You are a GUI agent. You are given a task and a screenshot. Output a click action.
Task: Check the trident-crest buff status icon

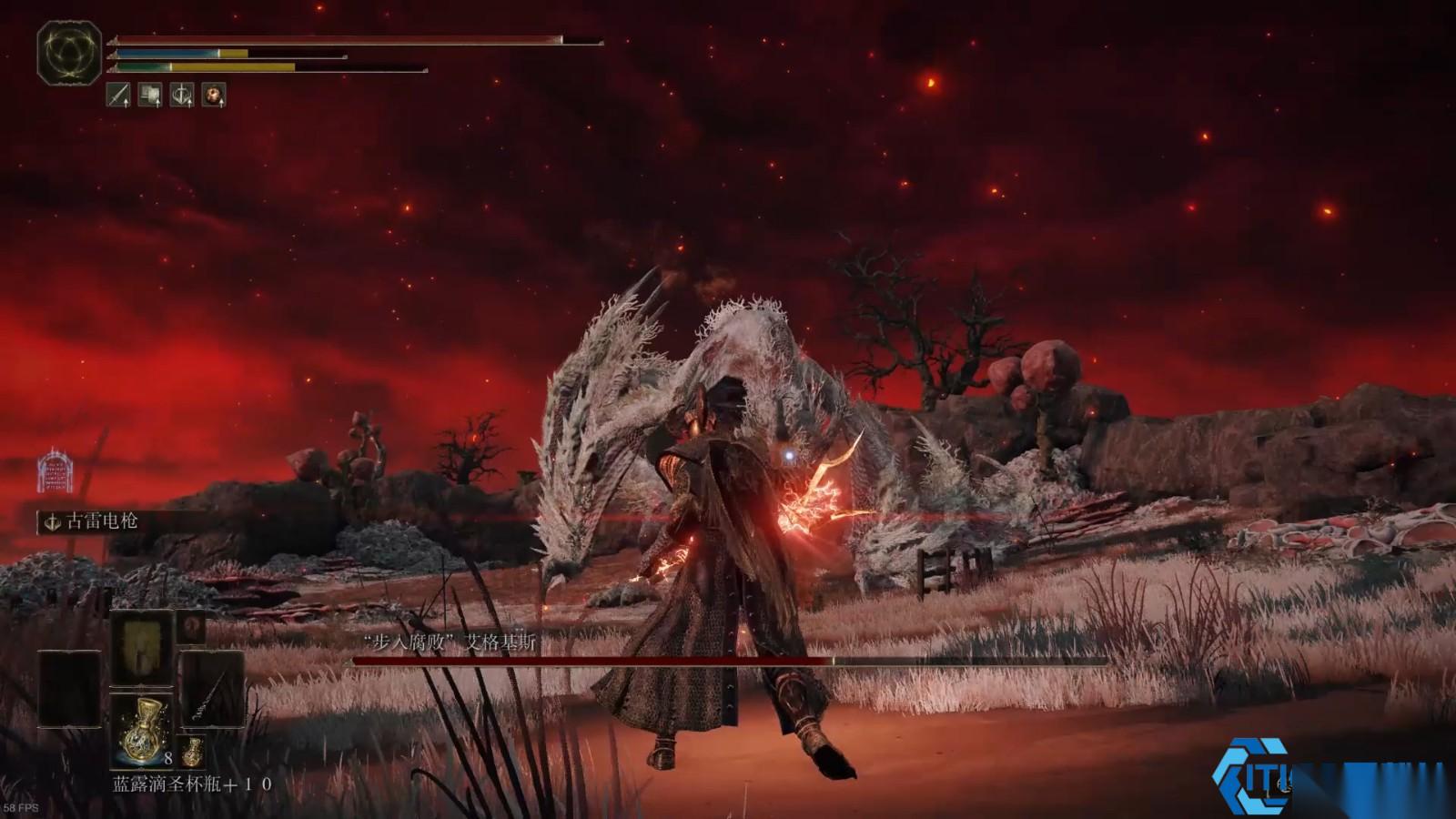click(x=182, y=94)
